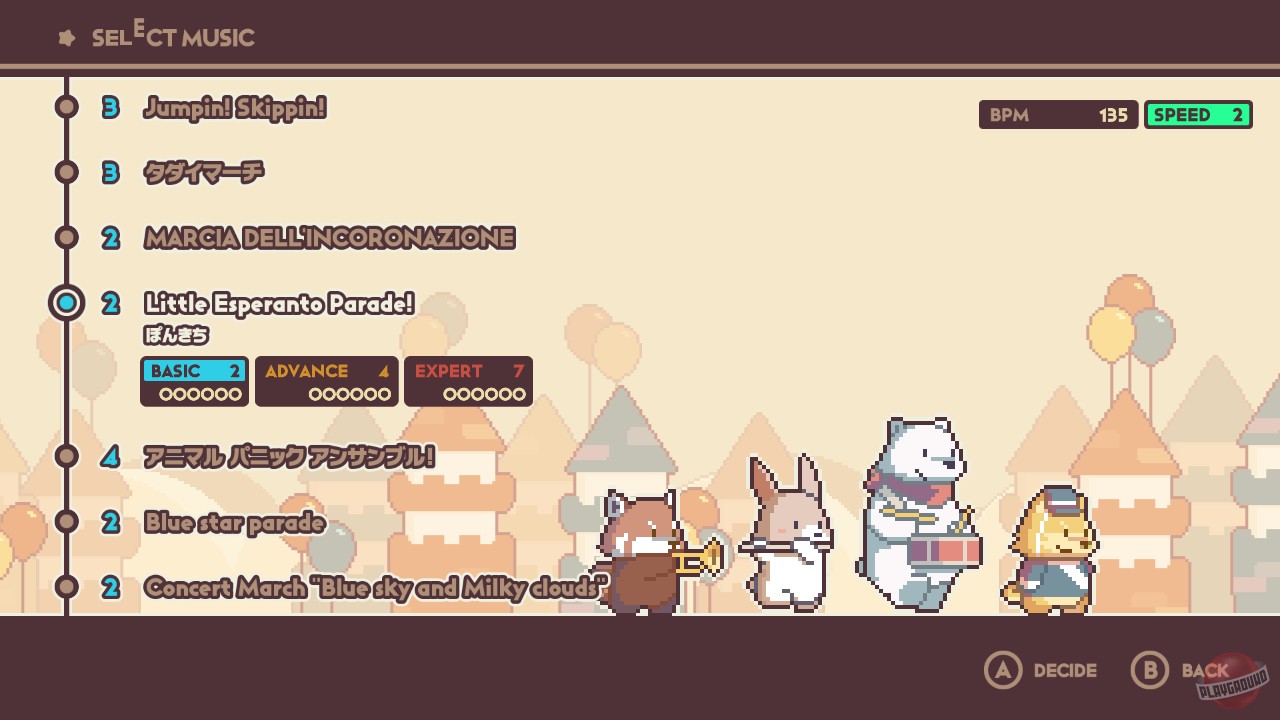Select the EXPERT difficulty tab
1280x720 pixels.
point(468,381)
